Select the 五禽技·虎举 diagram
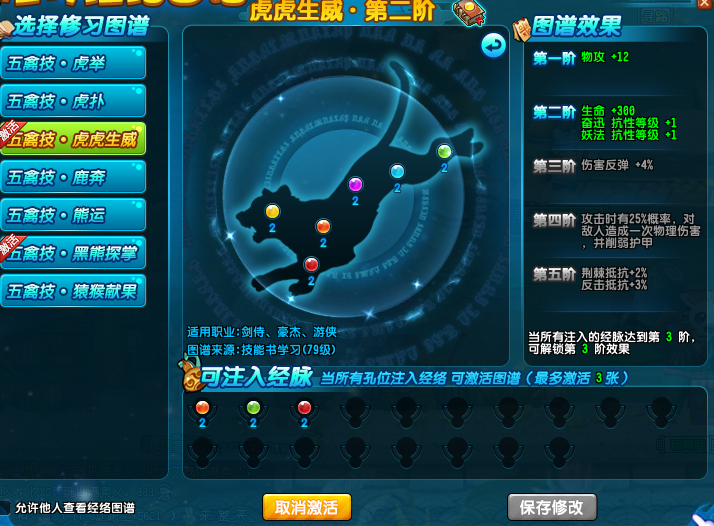 point(73,63)
